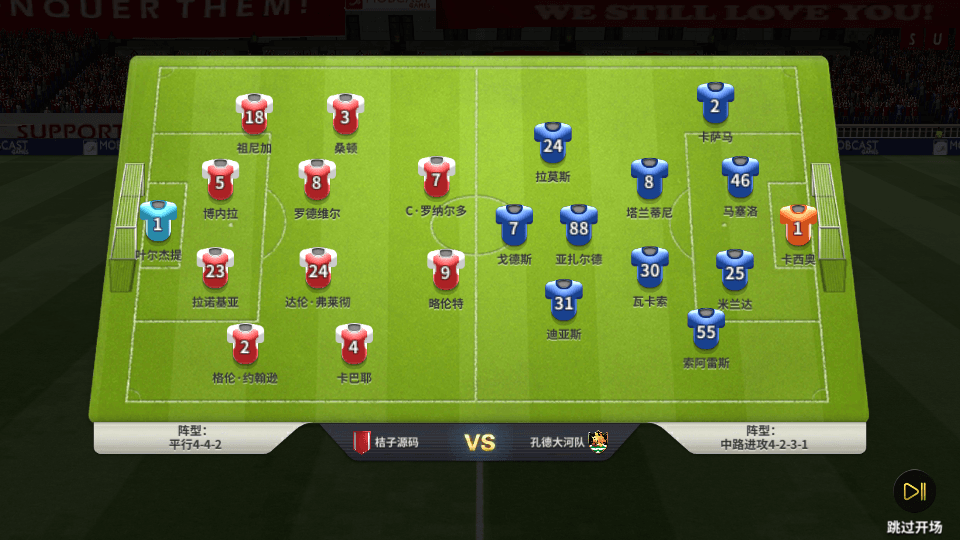Choose blue number 30 瓦卡索 jersey
Image resolution: width=960 pixels, height=540 pixels.
tap(650, 270)
